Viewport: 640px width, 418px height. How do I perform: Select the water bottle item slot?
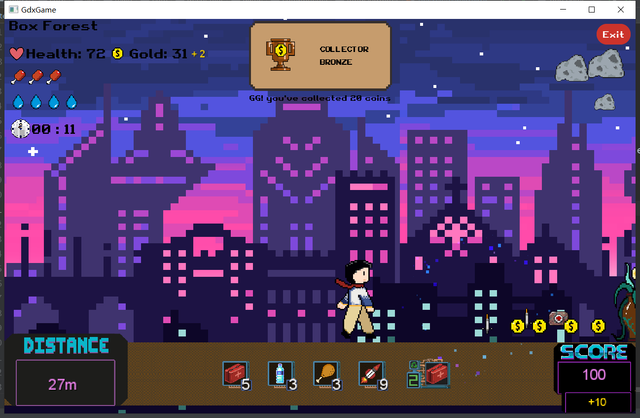click(278, 374)
